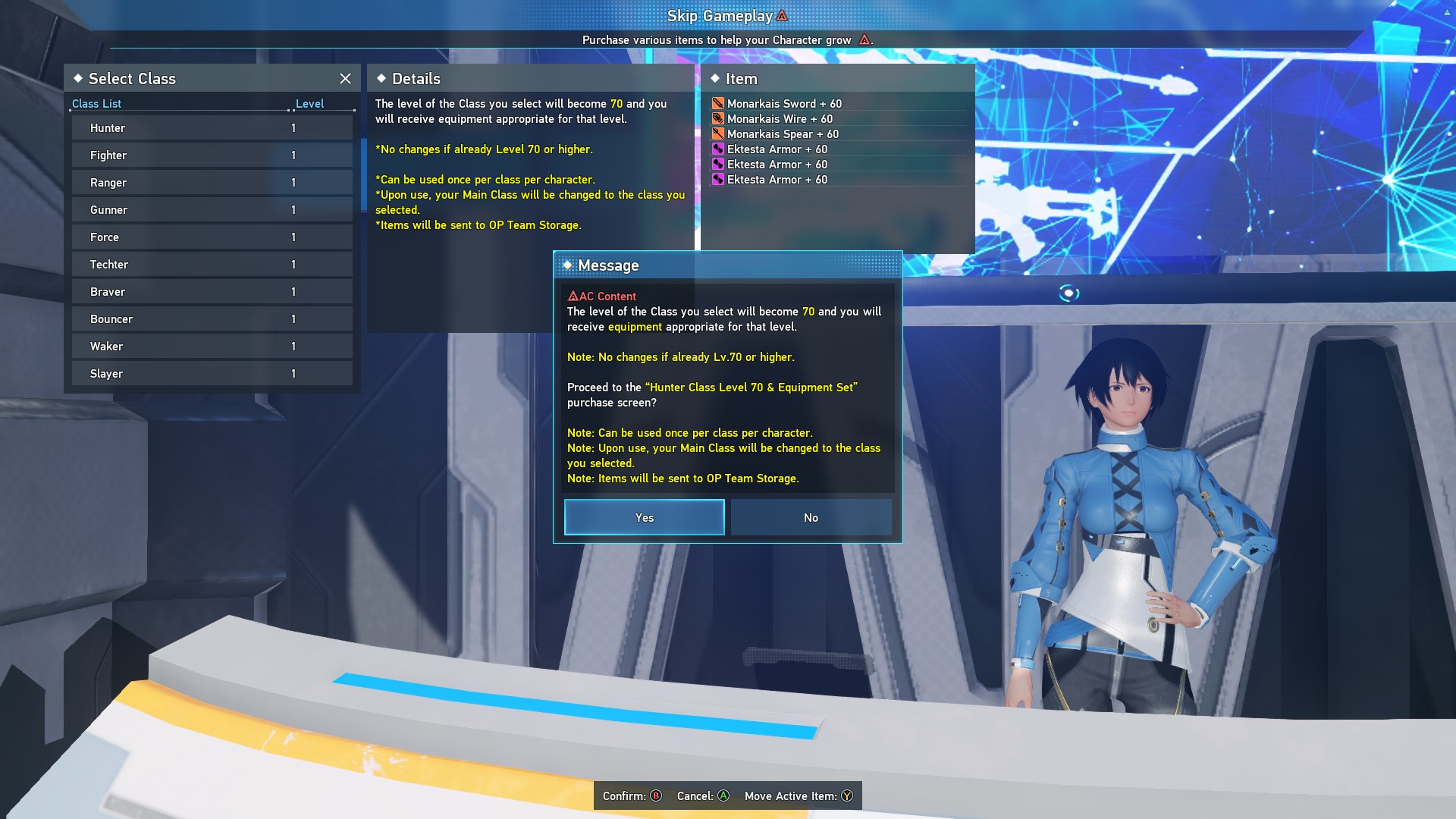Click the Monarkais Wire item icon
The height and width of the screenshot is (819, 1456).
coord(718,118)
